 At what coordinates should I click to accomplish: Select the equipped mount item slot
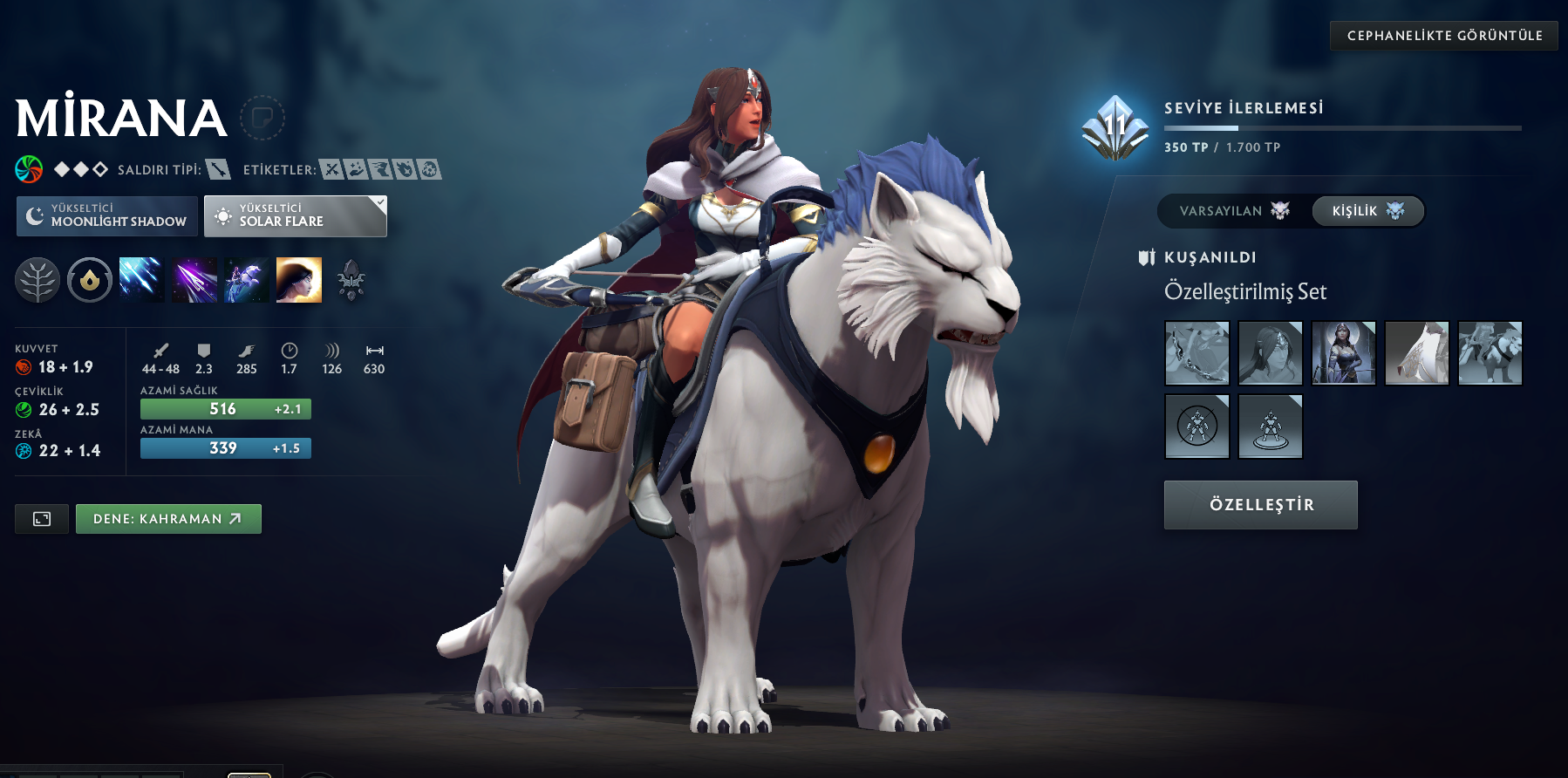point(1490,353)
